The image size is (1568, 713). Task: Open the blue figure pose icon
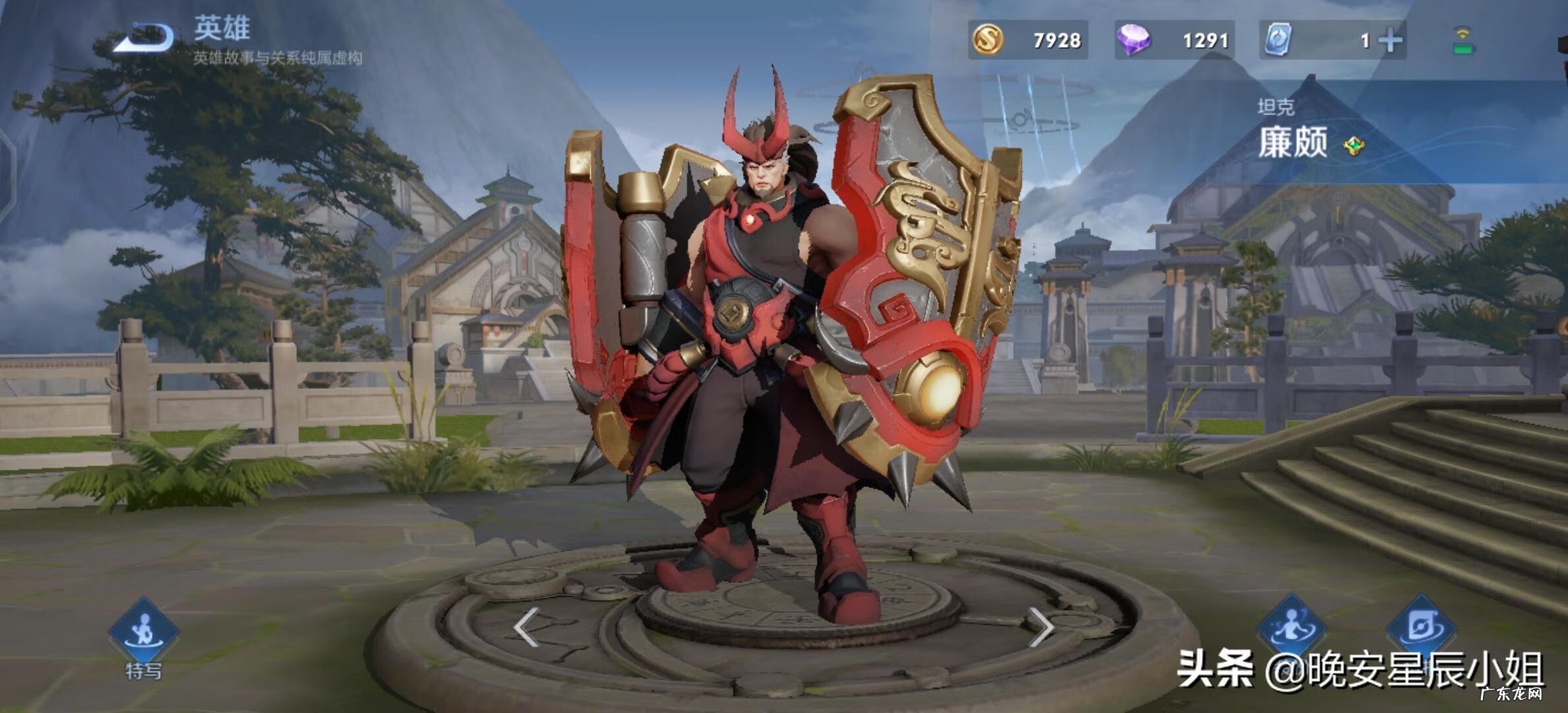point(1291,627)
